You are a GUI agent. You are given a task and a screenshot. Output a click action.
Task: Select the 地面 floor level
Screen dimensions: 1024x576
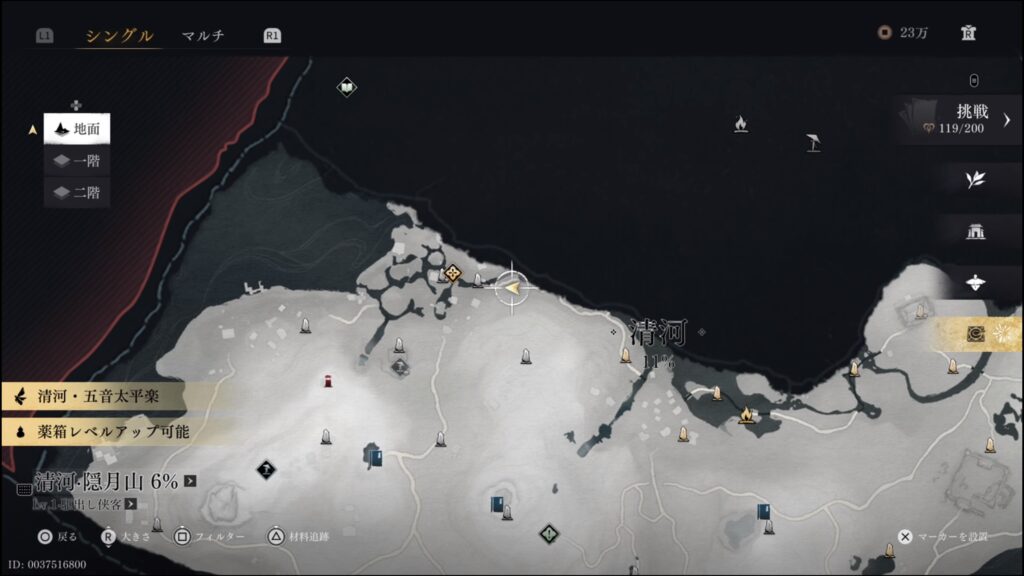(76, 129)
